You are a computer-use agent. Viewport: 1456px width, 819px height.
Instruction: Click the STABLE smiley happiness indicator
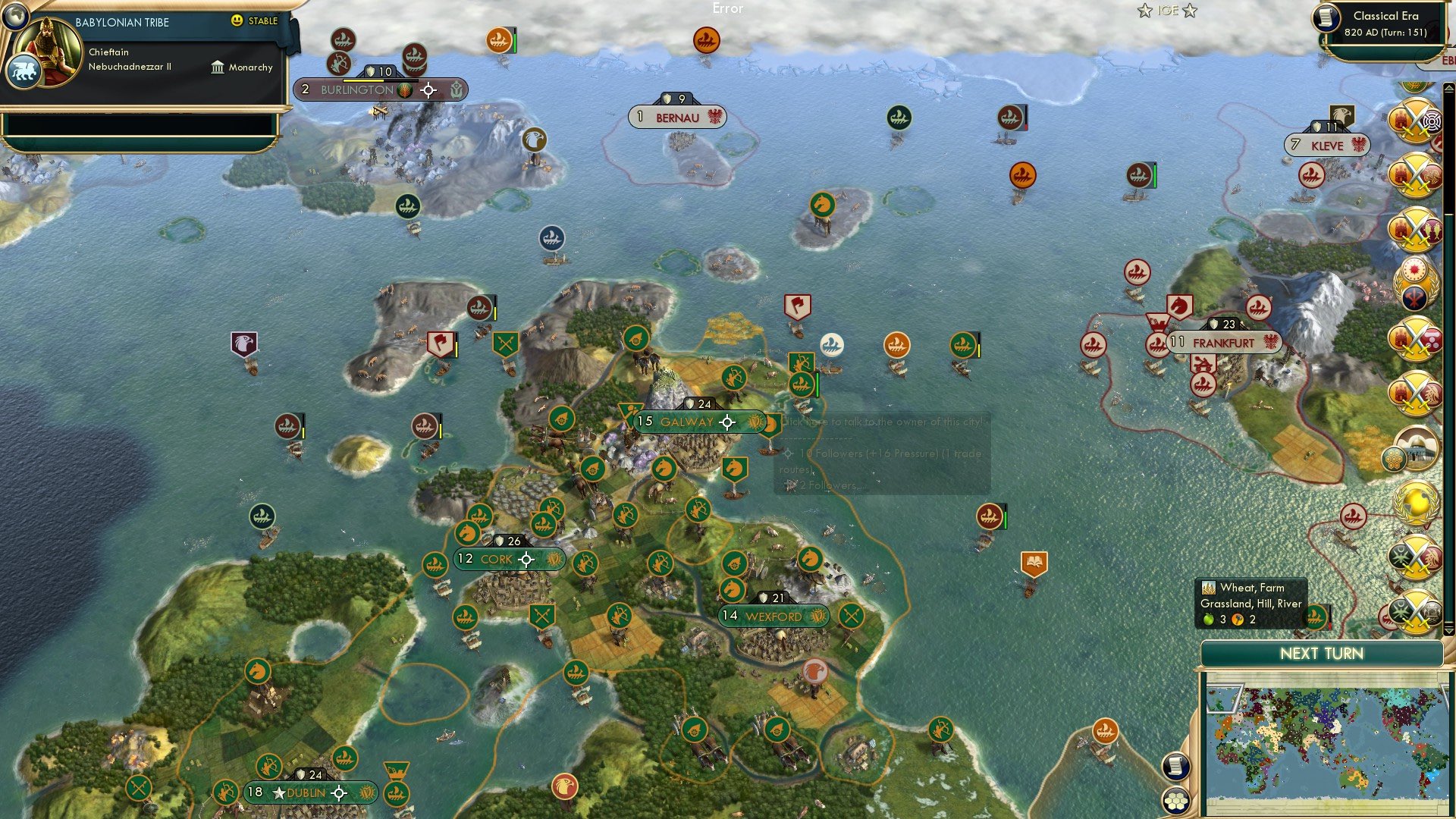coord(238,22)
